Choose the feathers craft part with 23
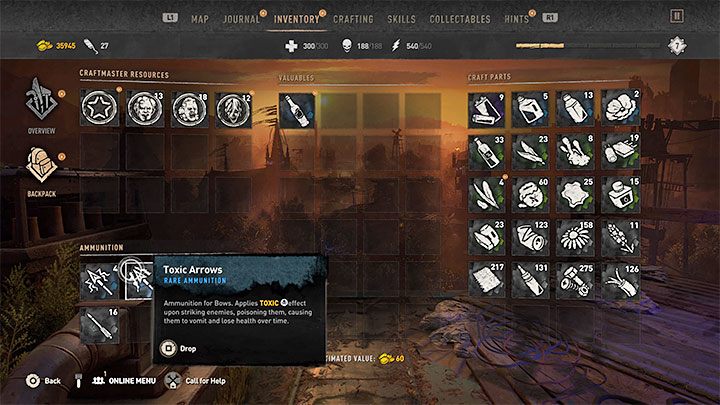 pos(531,152)
